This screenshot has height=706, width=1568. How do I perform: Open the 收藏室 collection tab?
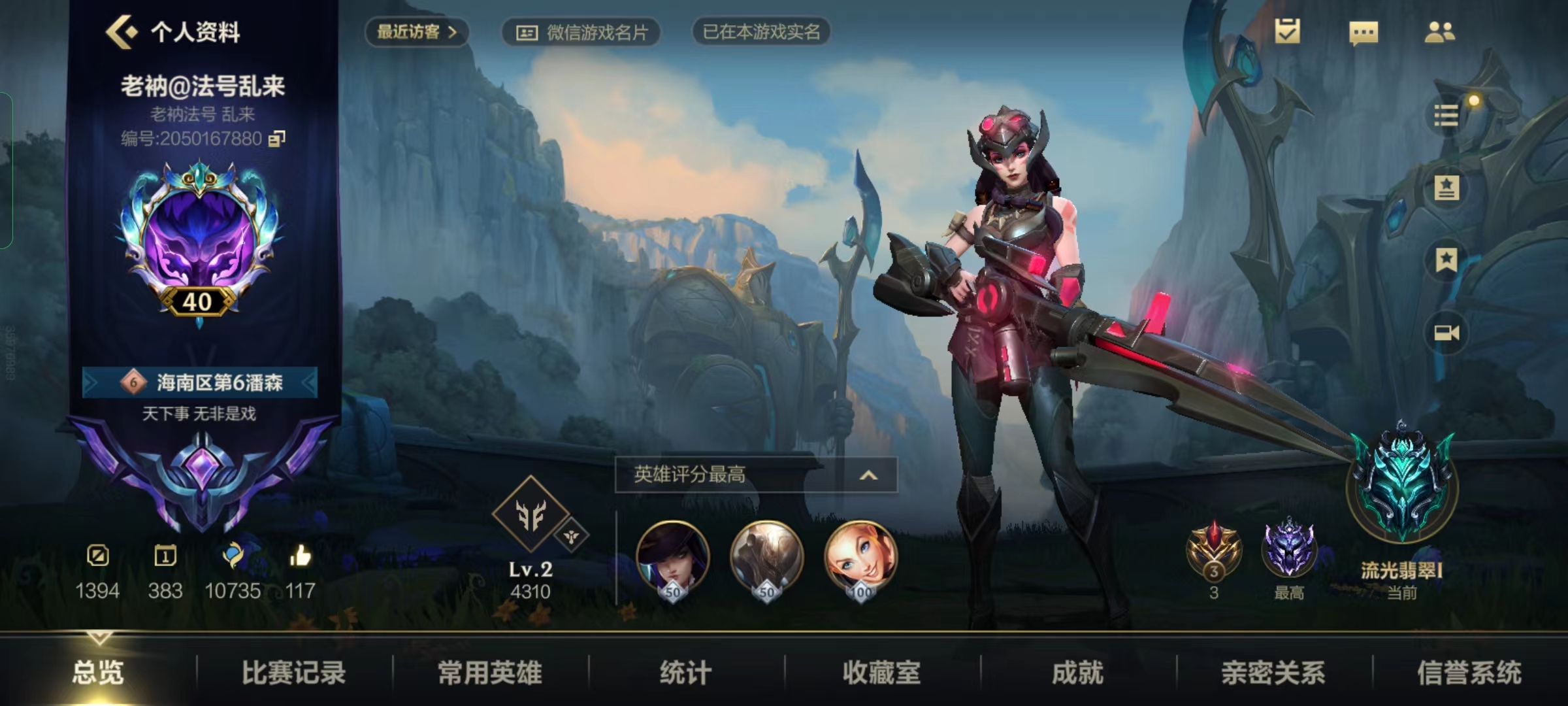(881, 673)
